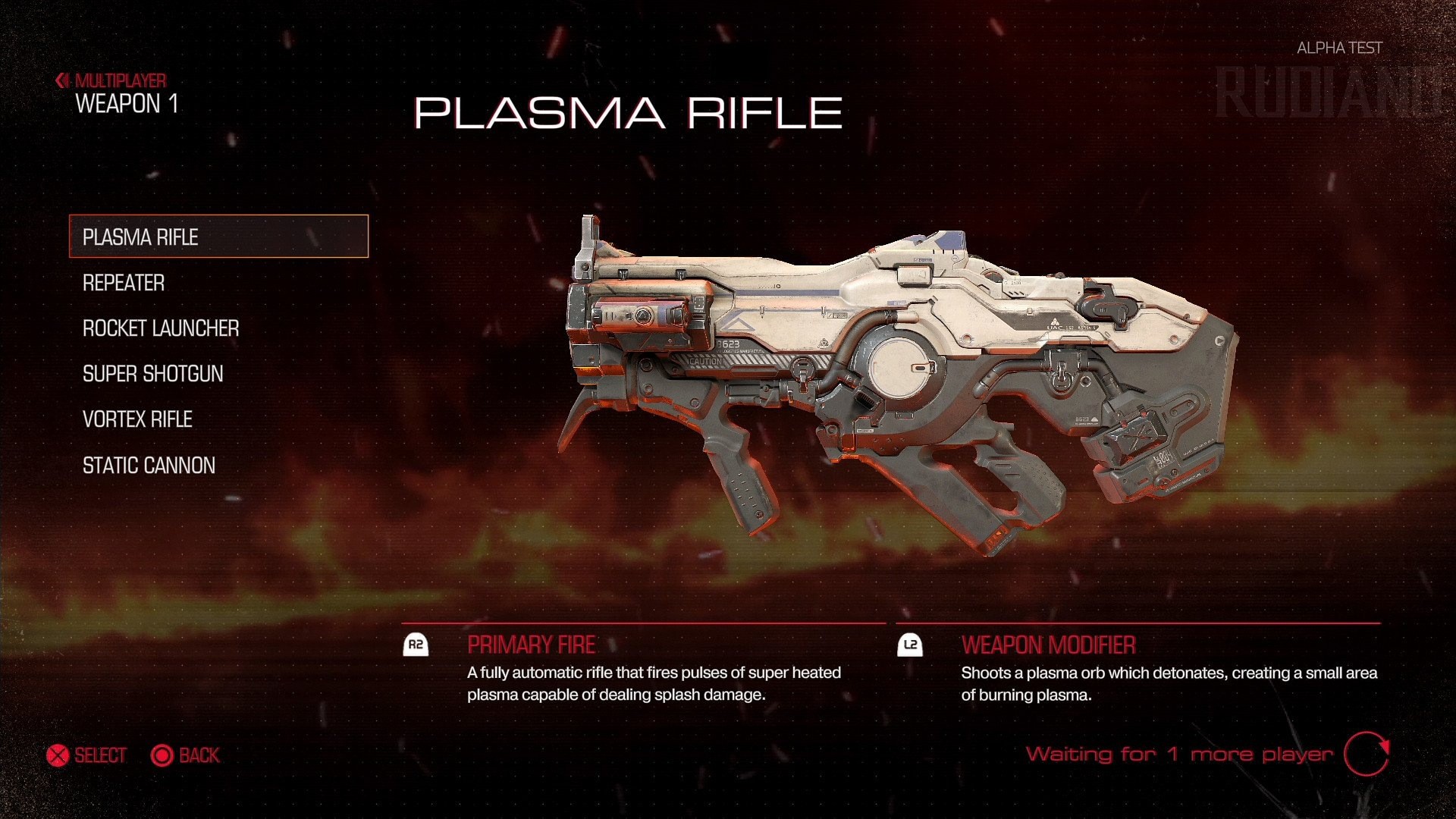
Task: Select the Plasma Rifle entry
Action: click(218, 237)
